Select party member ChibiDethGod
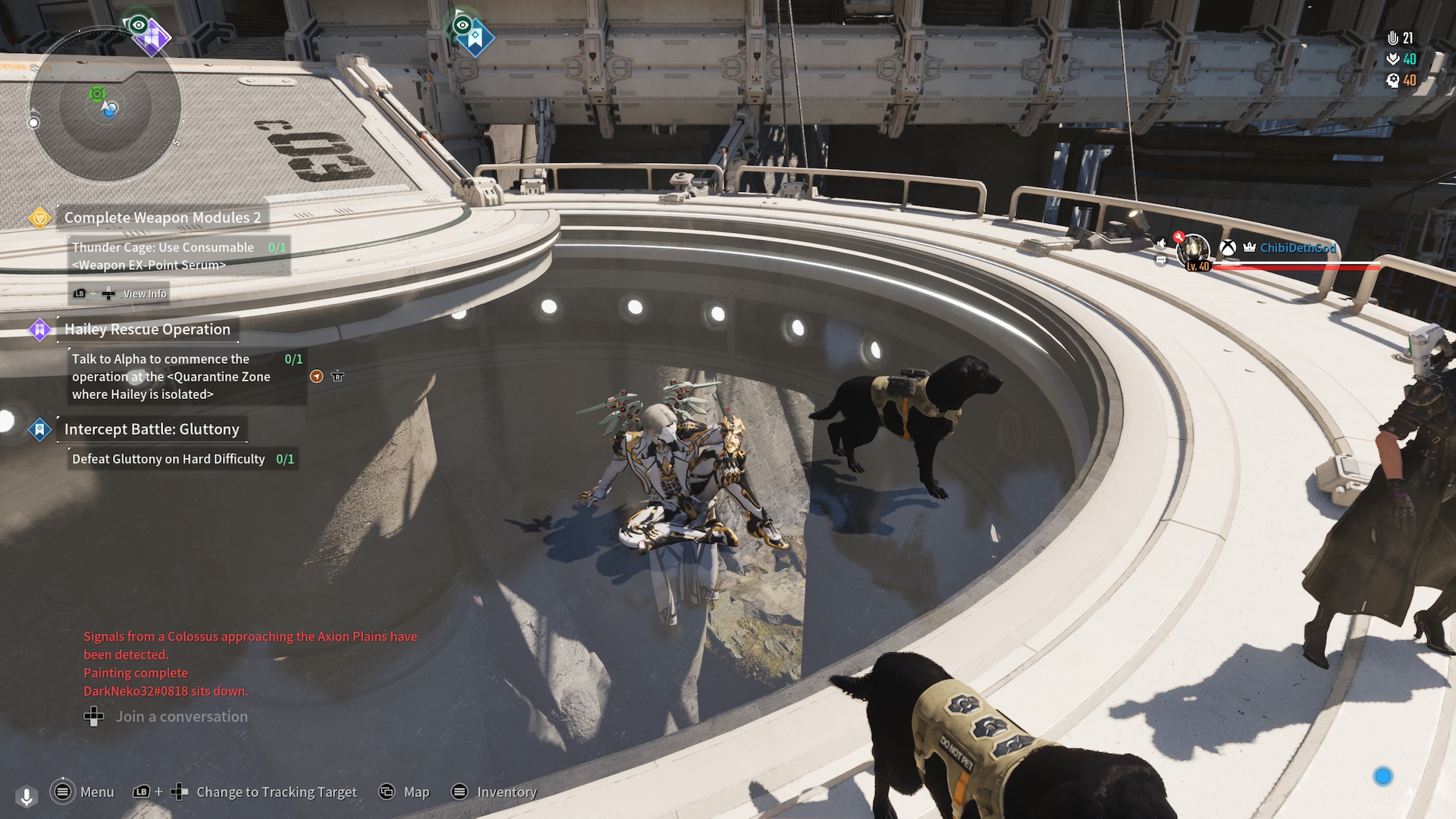 pos(1298,248)
